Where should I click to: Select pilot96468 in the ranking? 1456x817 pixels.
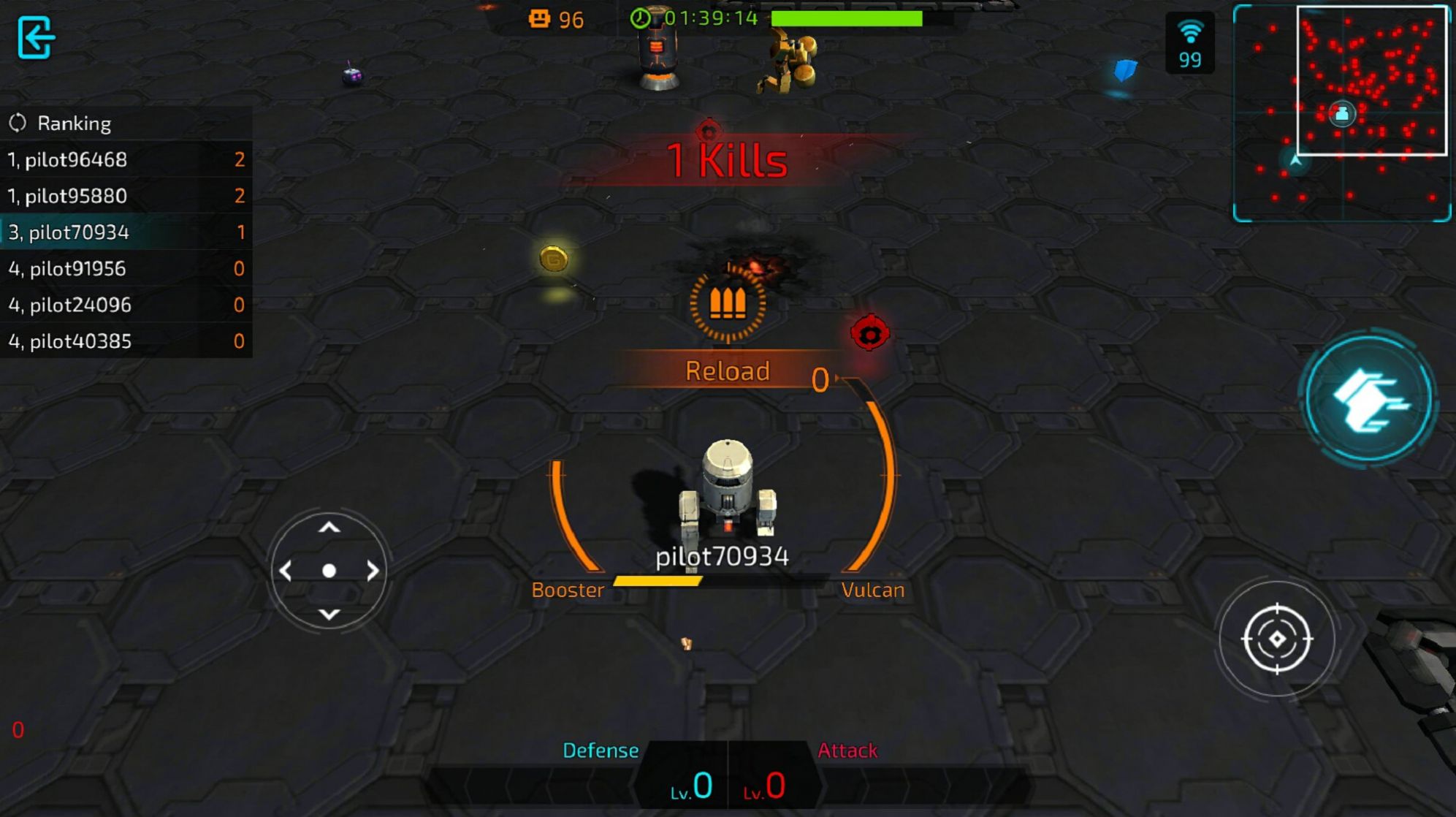click(x=126, y=159)
